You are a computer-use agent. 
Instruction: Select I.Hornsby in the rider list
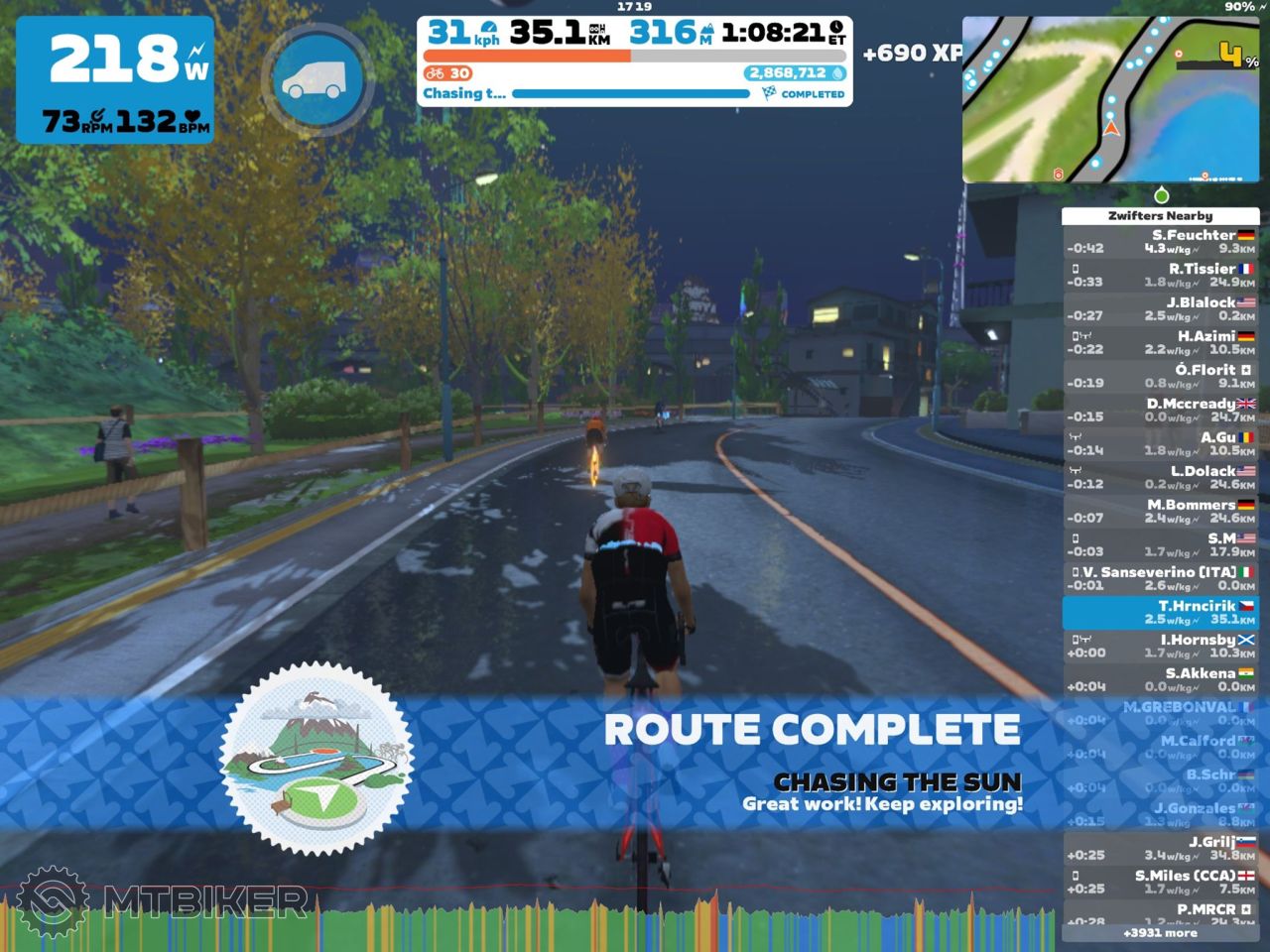[1160, 647]
